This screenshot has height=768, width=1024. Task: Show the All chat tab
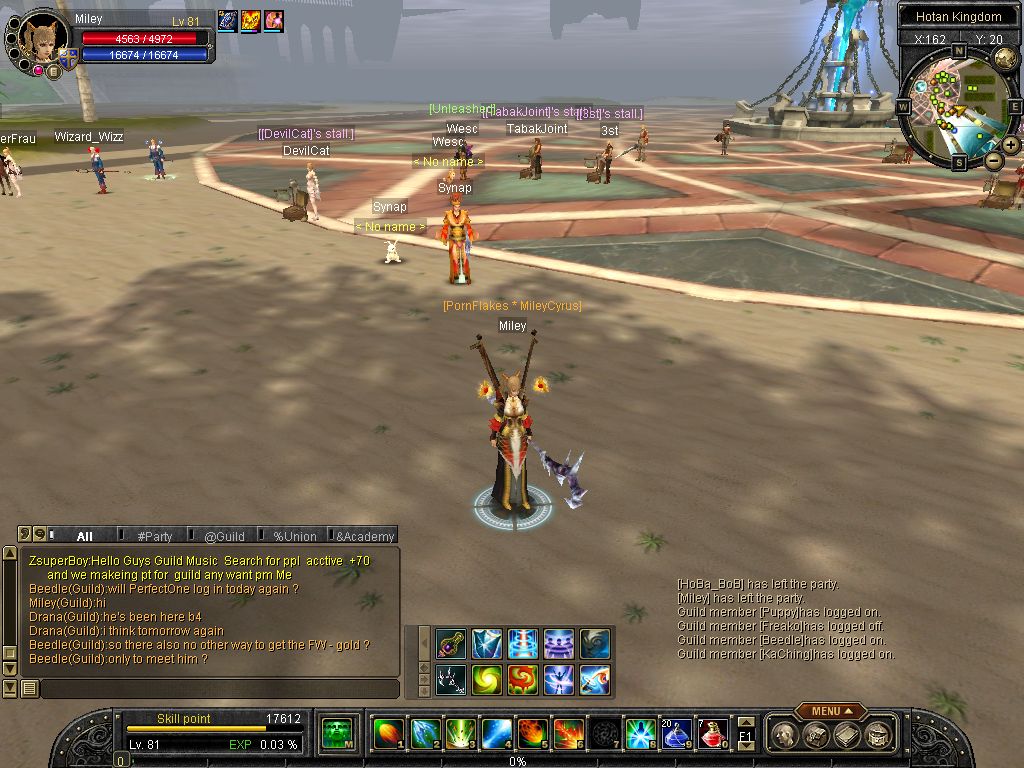[84, 536]
